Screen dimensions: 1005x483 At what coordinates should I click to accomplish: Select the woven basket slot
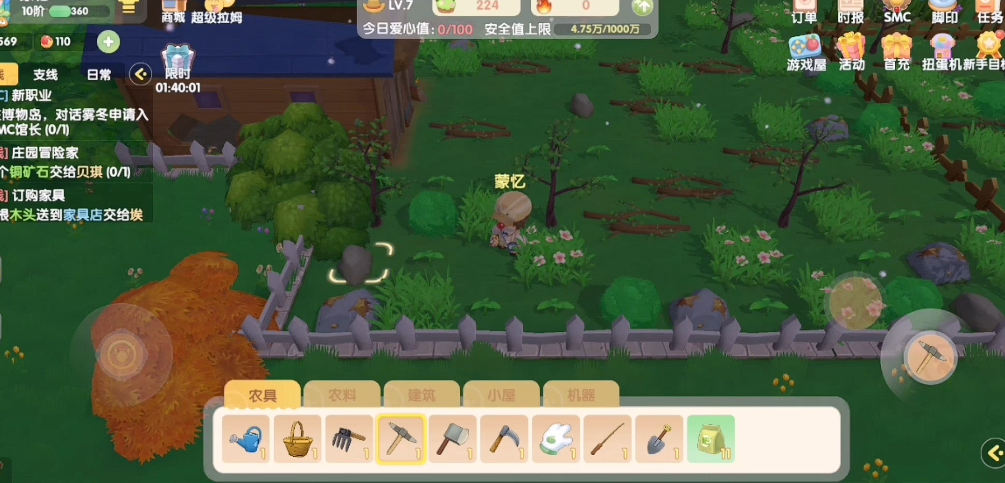point(298,438)
